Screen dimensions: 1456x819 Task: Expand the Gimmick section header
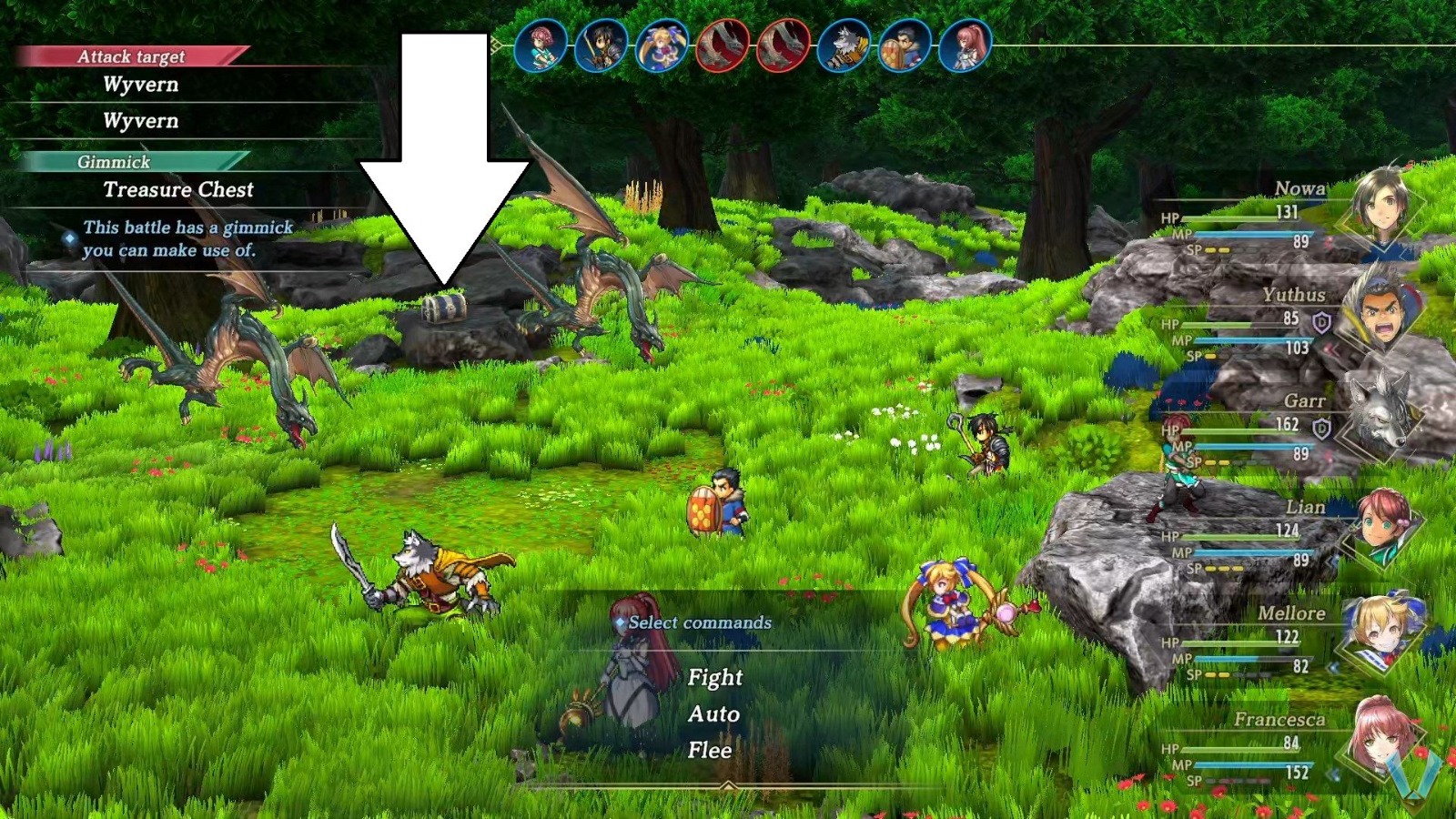pos(115,163)
